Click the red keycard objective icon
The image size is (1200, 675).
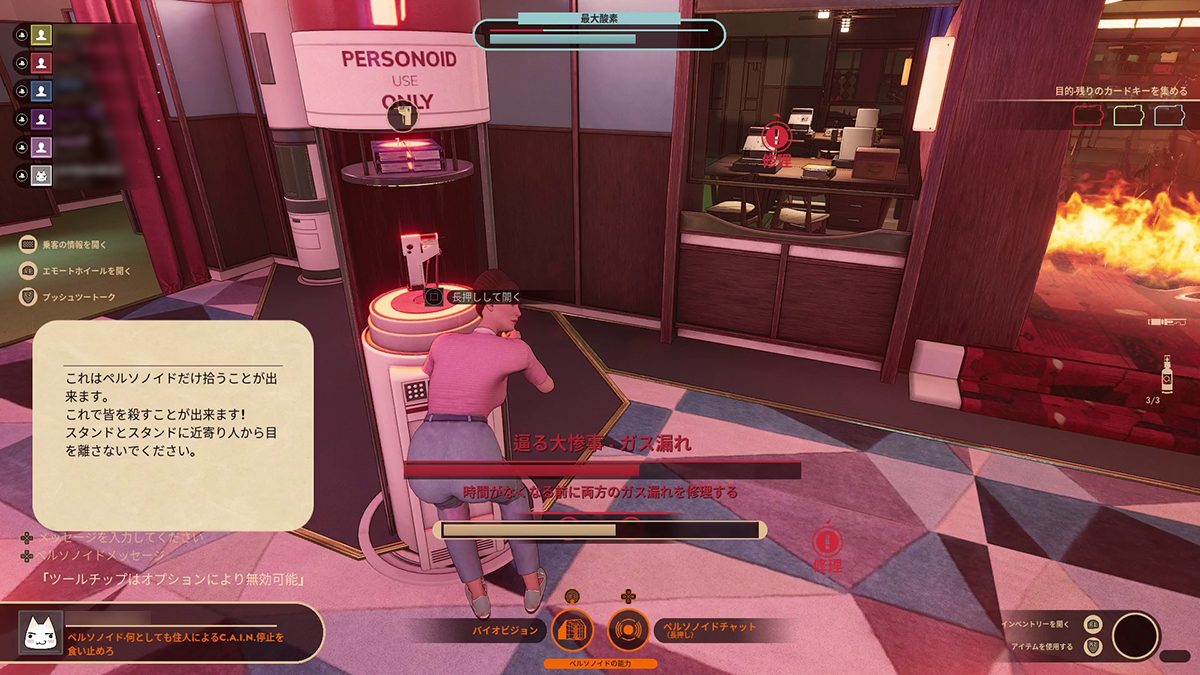coord(1085,116)
